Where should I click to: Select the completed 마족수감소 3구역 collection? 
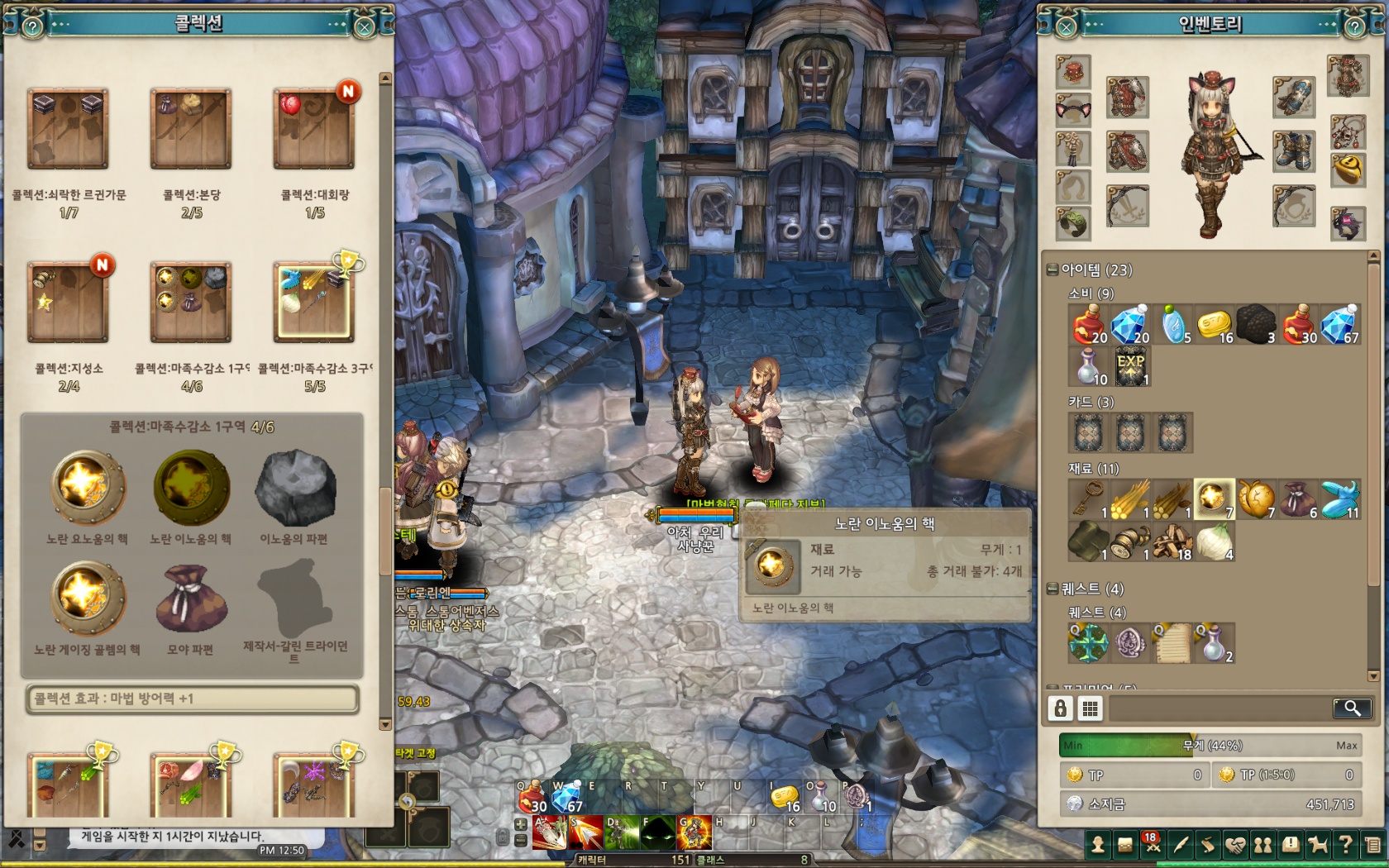(314, 303)
